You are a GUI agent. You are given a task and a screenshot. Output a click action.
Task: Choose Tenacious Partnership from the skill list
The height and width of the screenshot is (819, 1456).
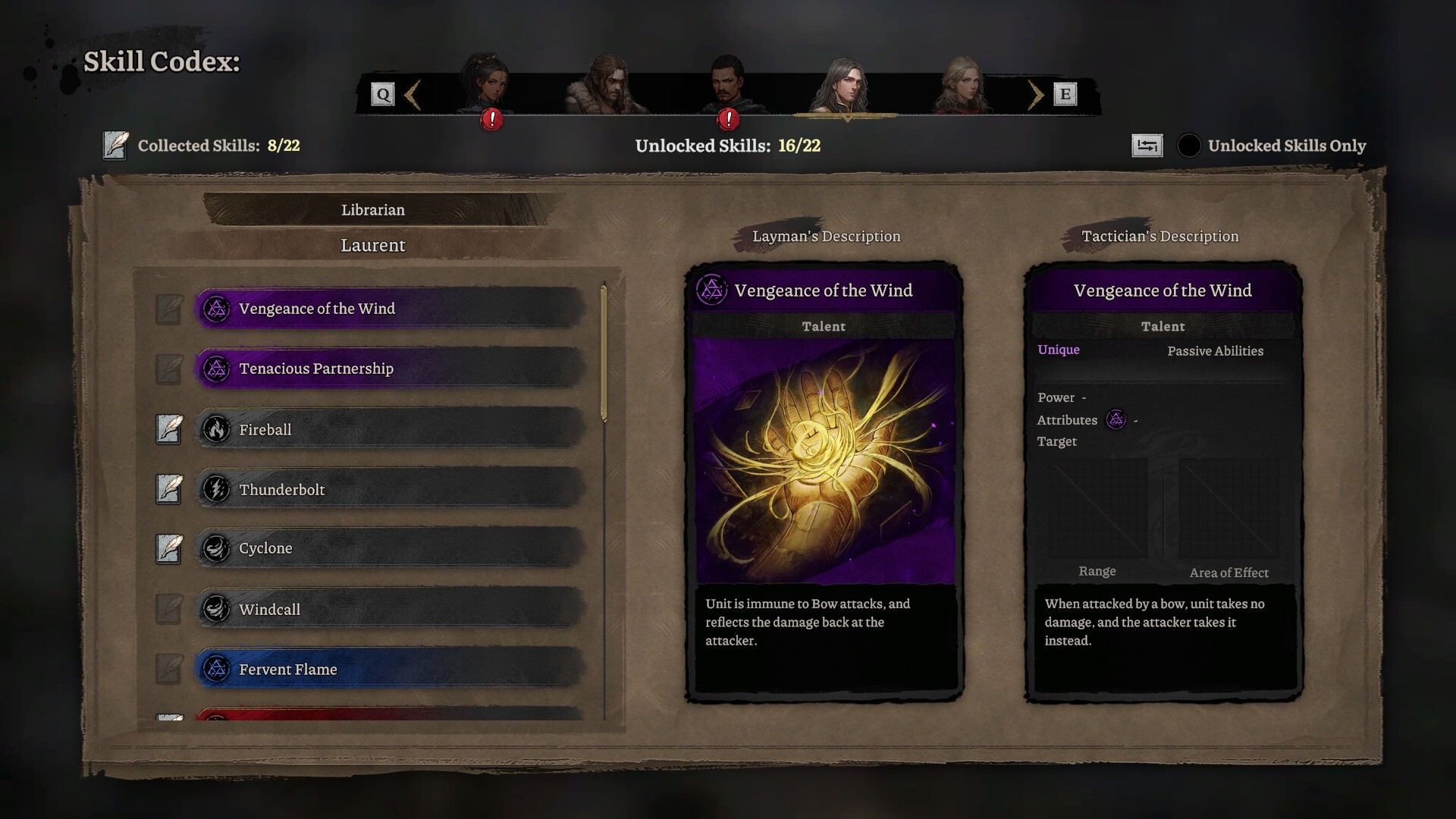tap(391, 369)
